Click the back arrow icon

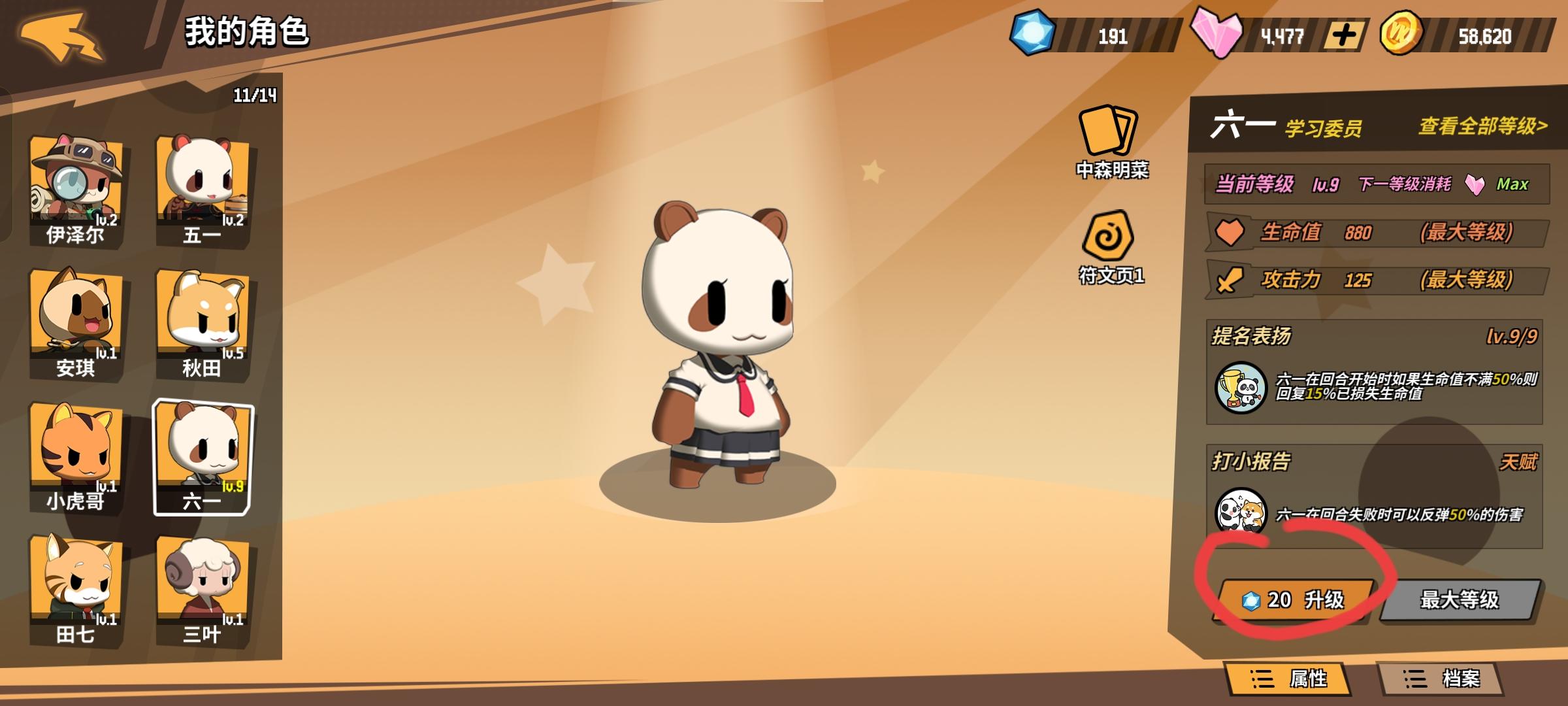click(x=62, y=36)
